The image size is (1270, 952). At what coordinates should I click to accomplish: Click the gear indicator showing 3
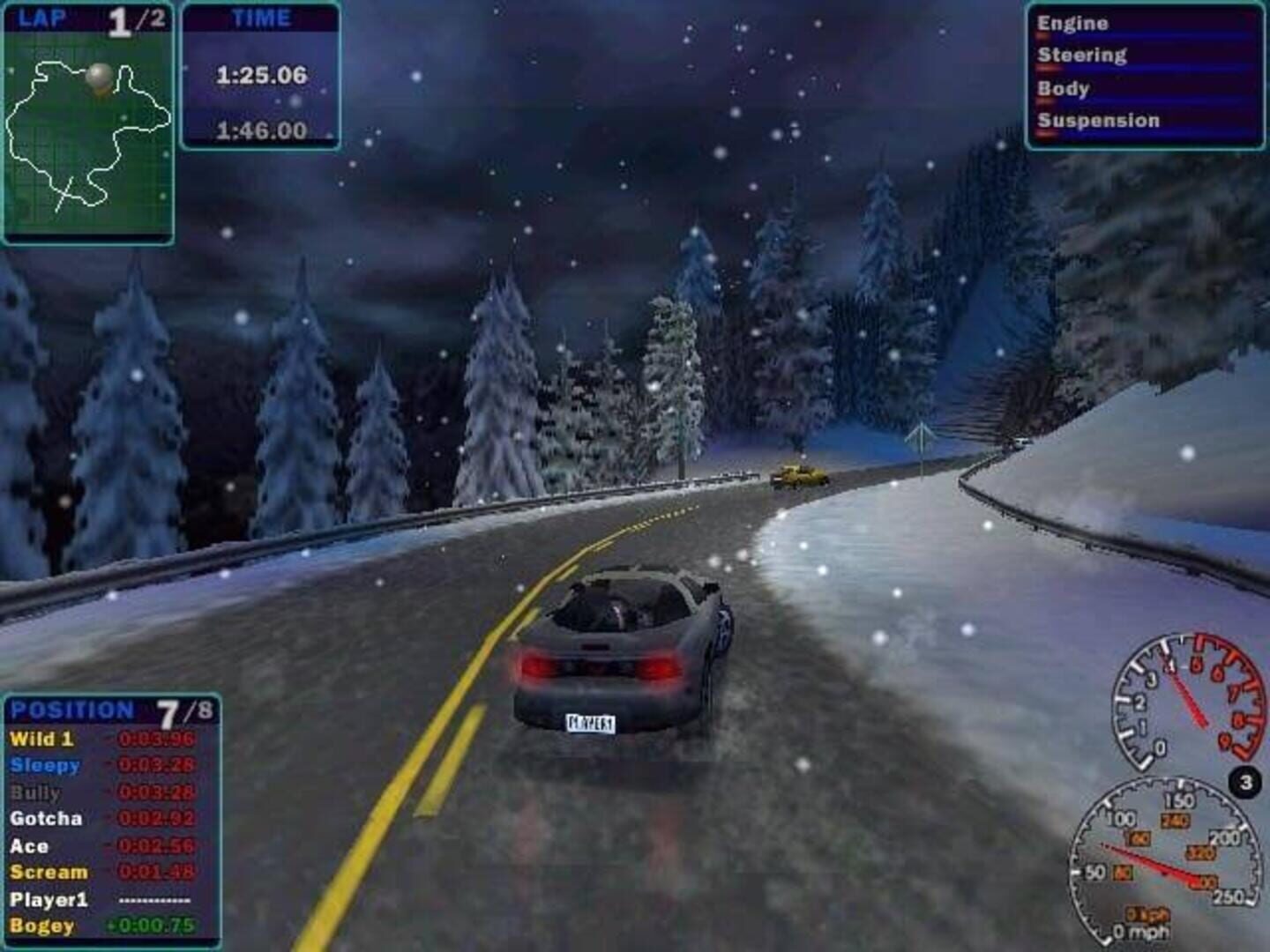pyautogui.click(x=1244, y=780)
